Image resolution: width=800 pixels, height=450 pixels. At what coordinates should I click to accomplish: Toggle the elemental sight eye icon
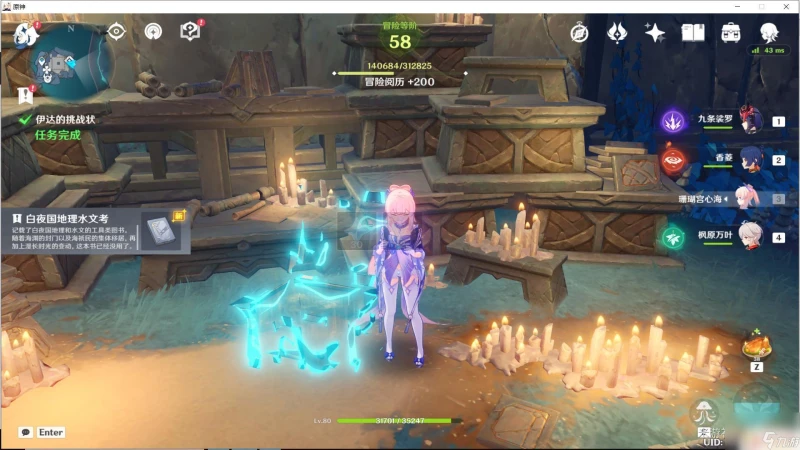117,31
